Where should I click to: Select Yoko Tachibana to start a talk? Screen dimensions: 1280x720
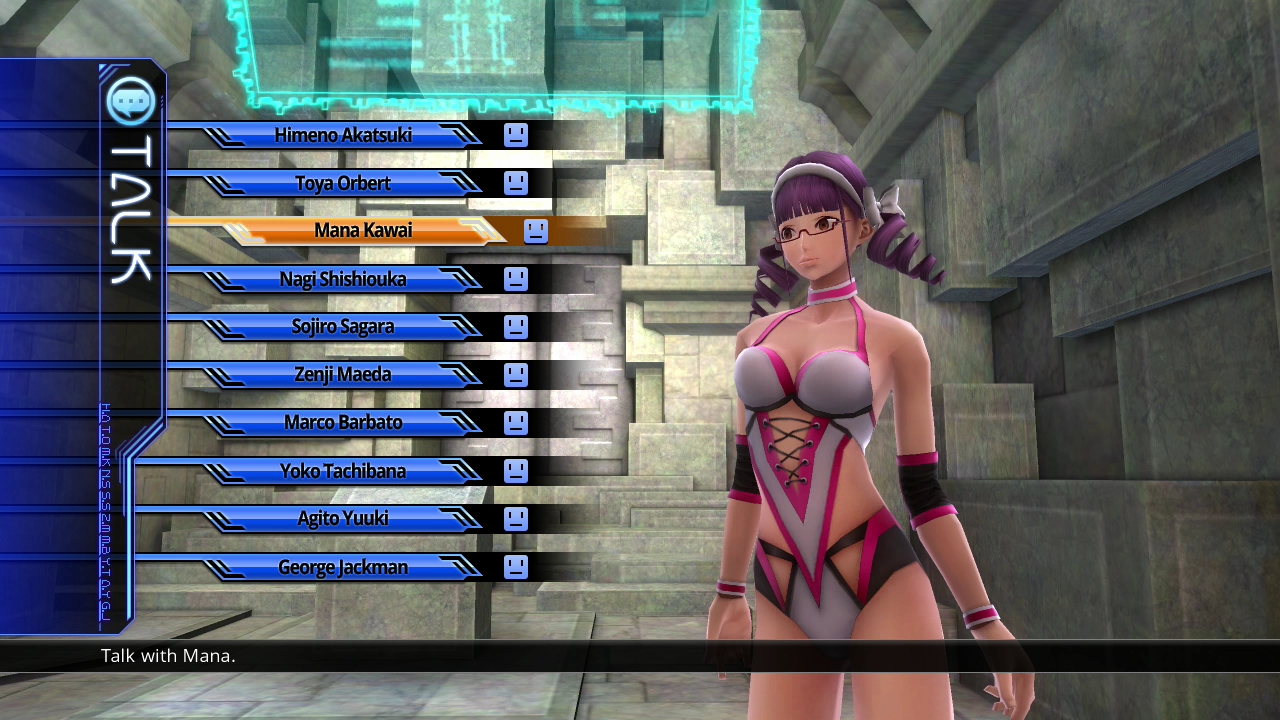pyautogui.click(x=343, y=471)
